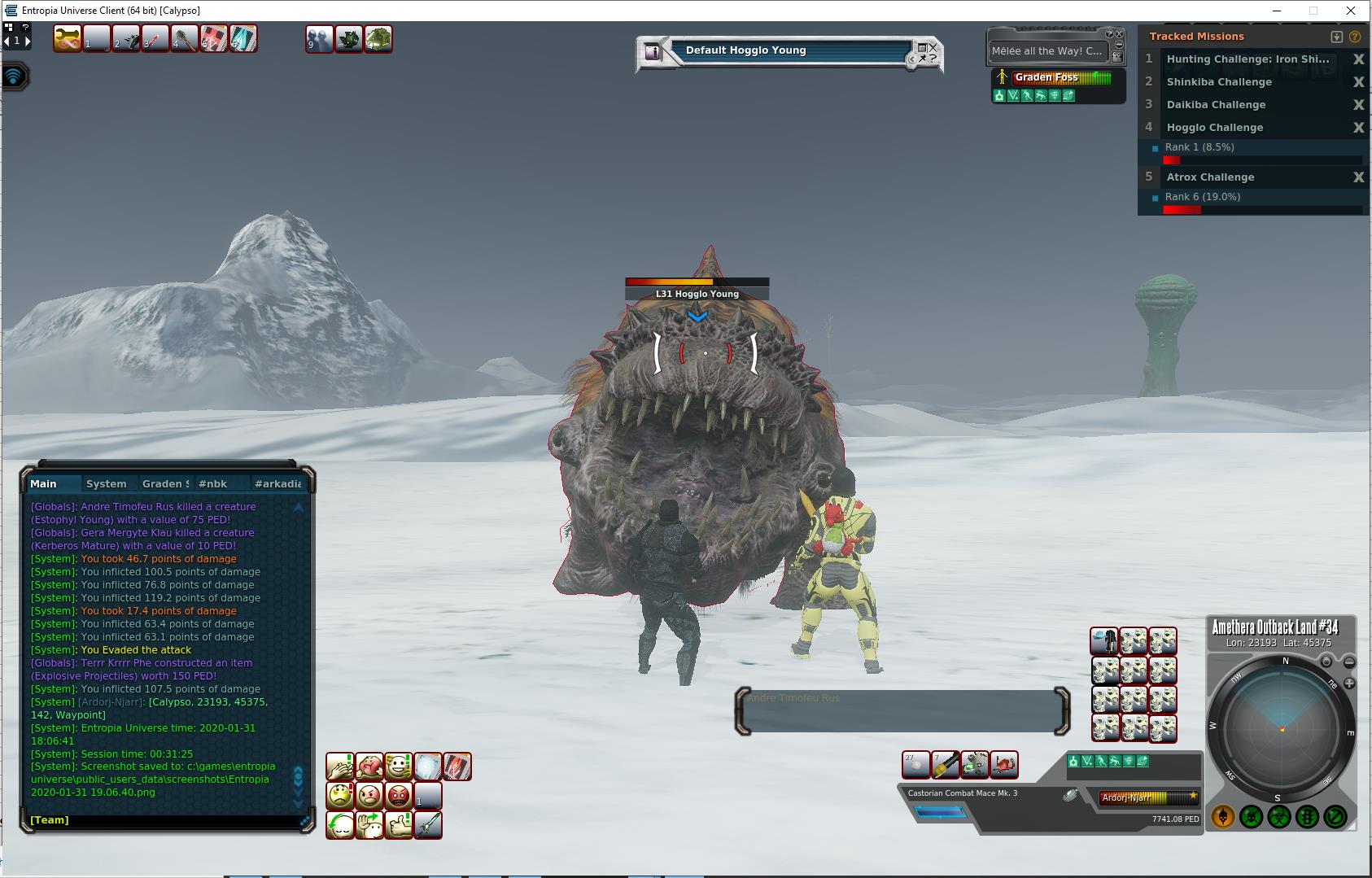Select the #arkadia chat tab
Image resolution: width=1372 pixels, height=878 pixels.
pos(277,483)
